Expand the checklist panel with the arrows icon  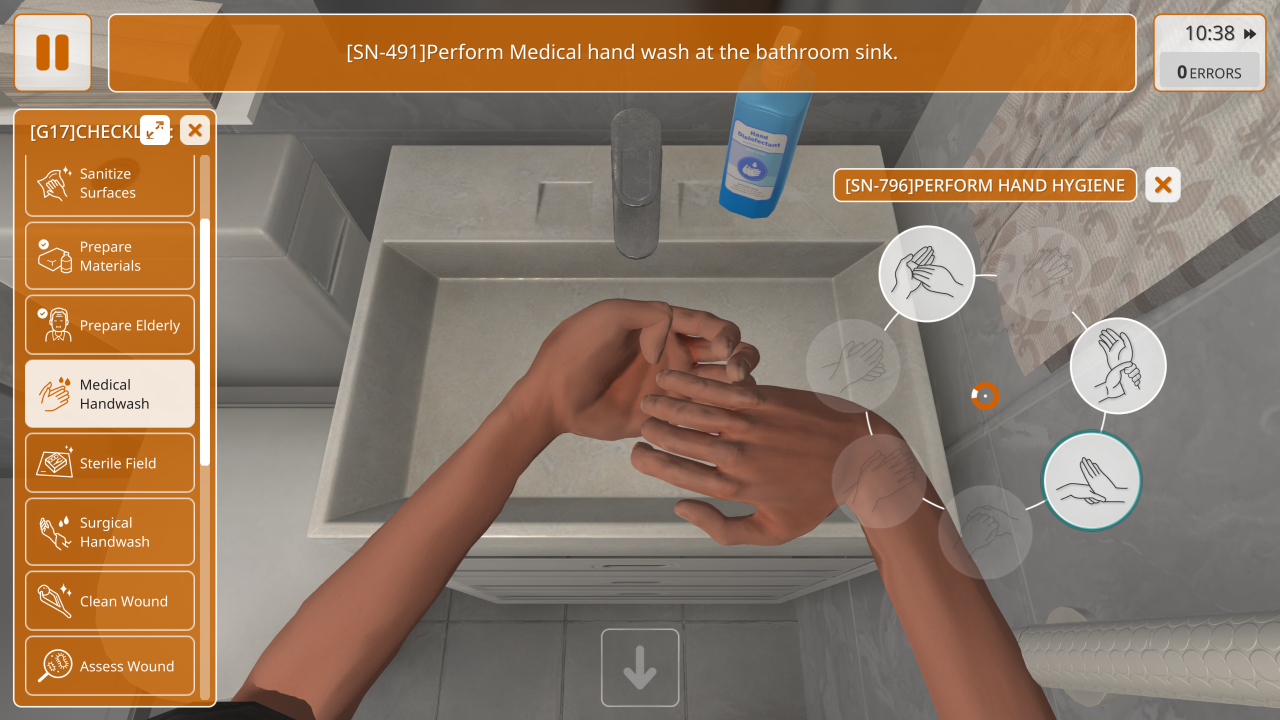click(155, 129)
